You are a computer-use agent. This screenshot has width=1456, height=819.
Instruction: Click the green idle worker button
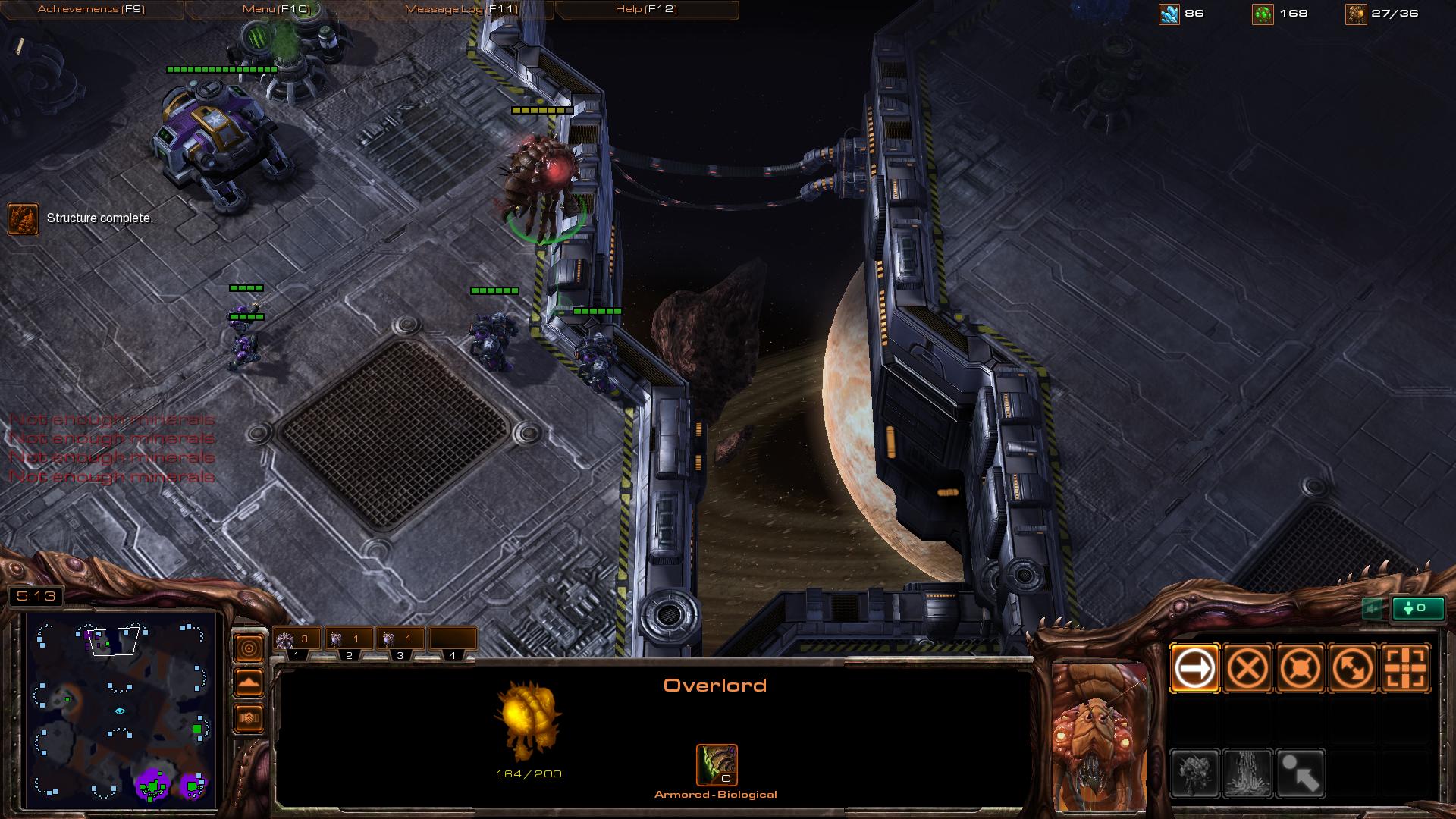[x=1417, y=608]
